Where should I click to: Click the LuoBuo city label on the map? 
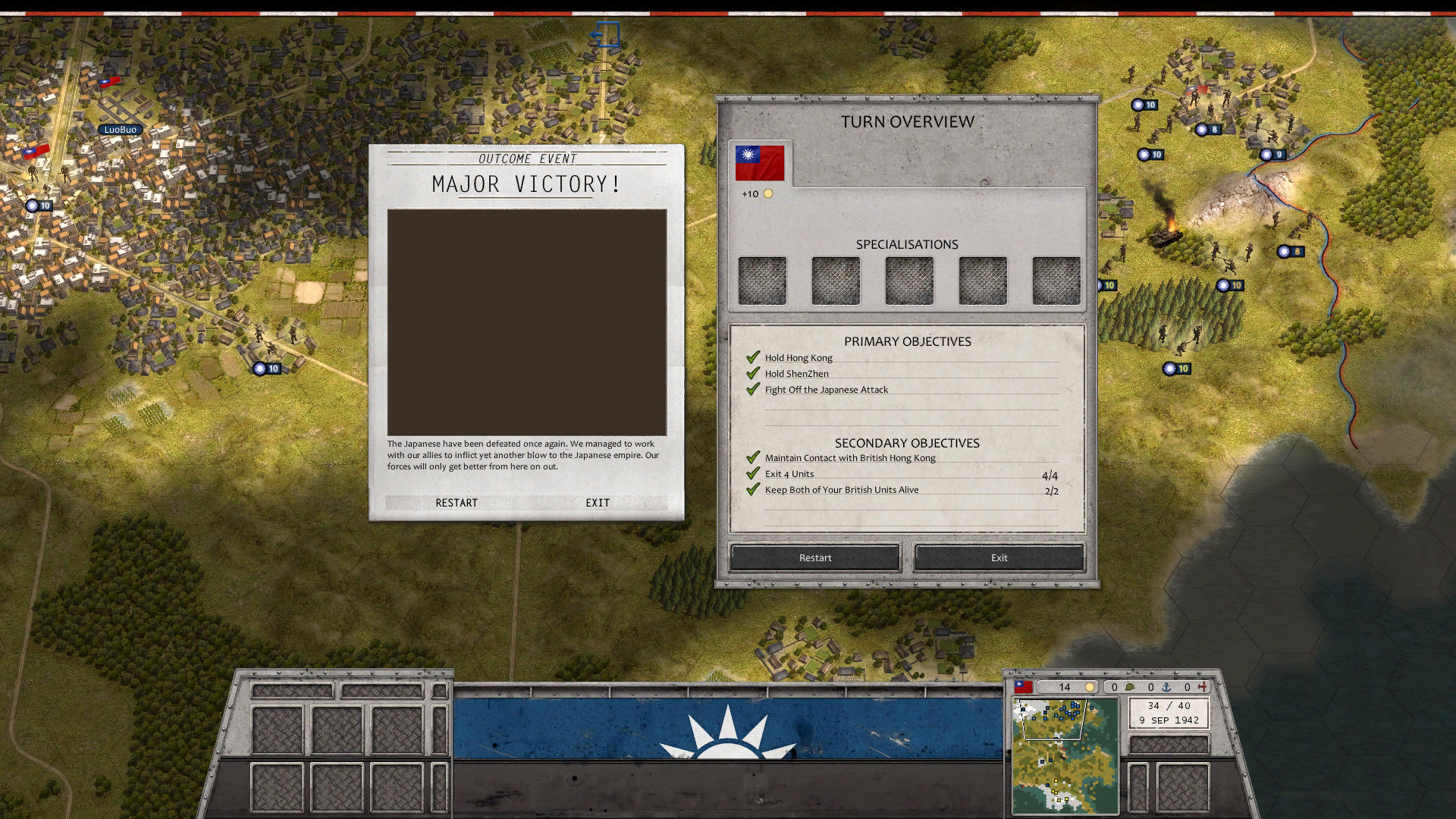121,129
